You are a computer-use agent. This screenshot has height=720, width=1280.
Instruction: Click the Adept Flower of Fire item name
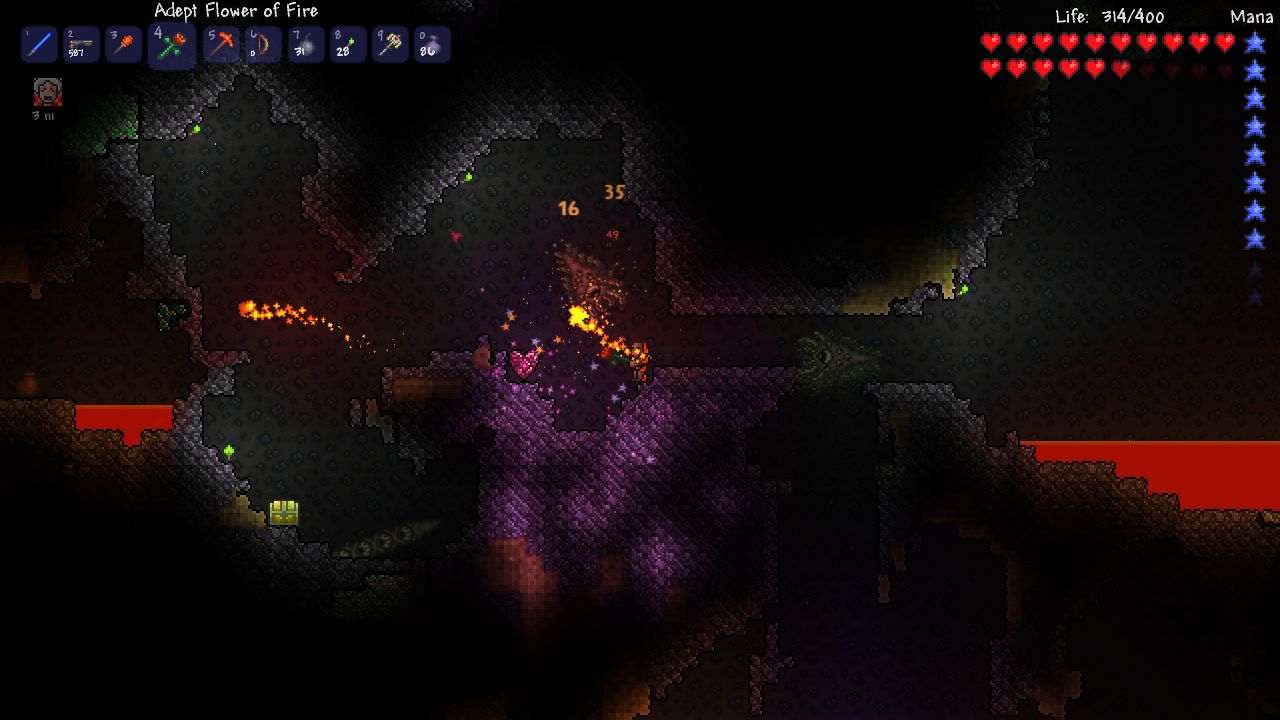click(x=235, y=10)
